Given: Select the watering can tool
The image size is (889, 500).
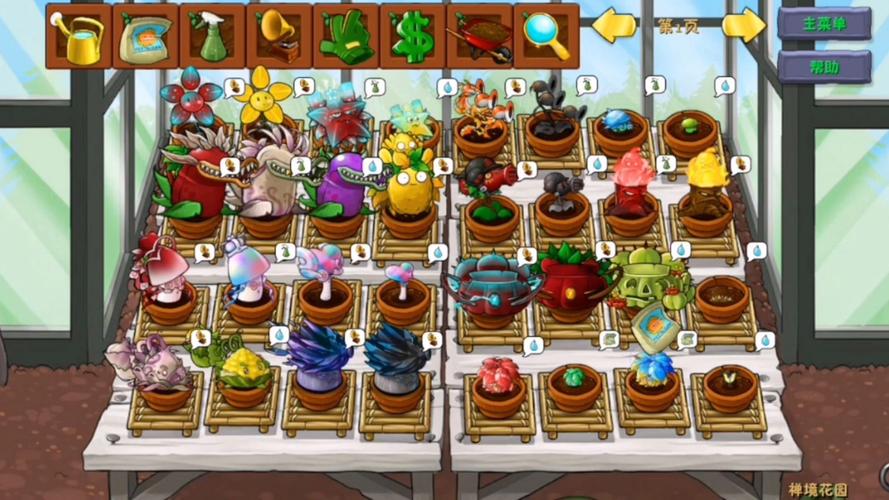Looking at the screenshot, I should click(78, 35).
